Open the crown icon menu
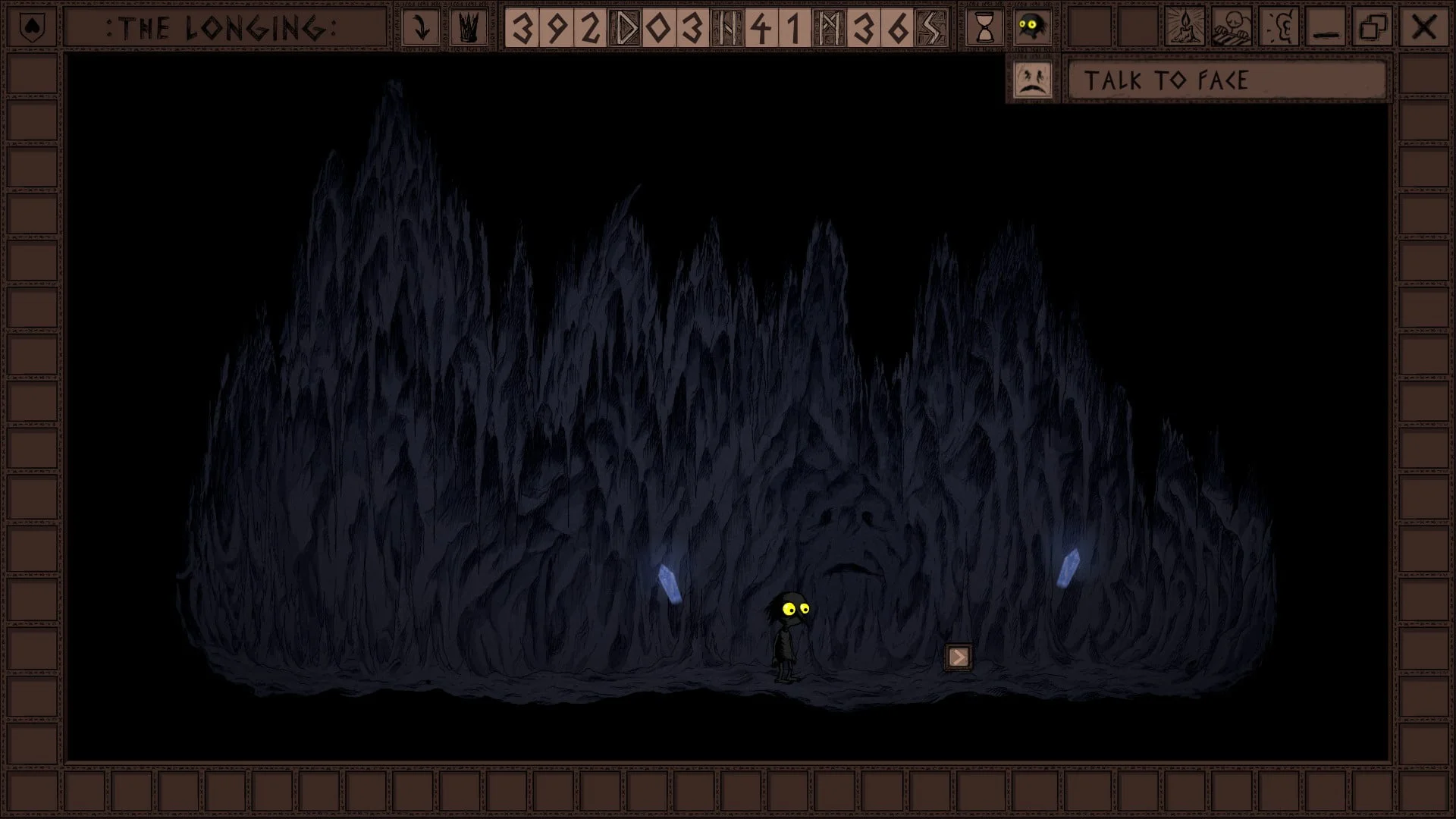The height and width of the screenshot is (819, 1456). tap(469, 29)
